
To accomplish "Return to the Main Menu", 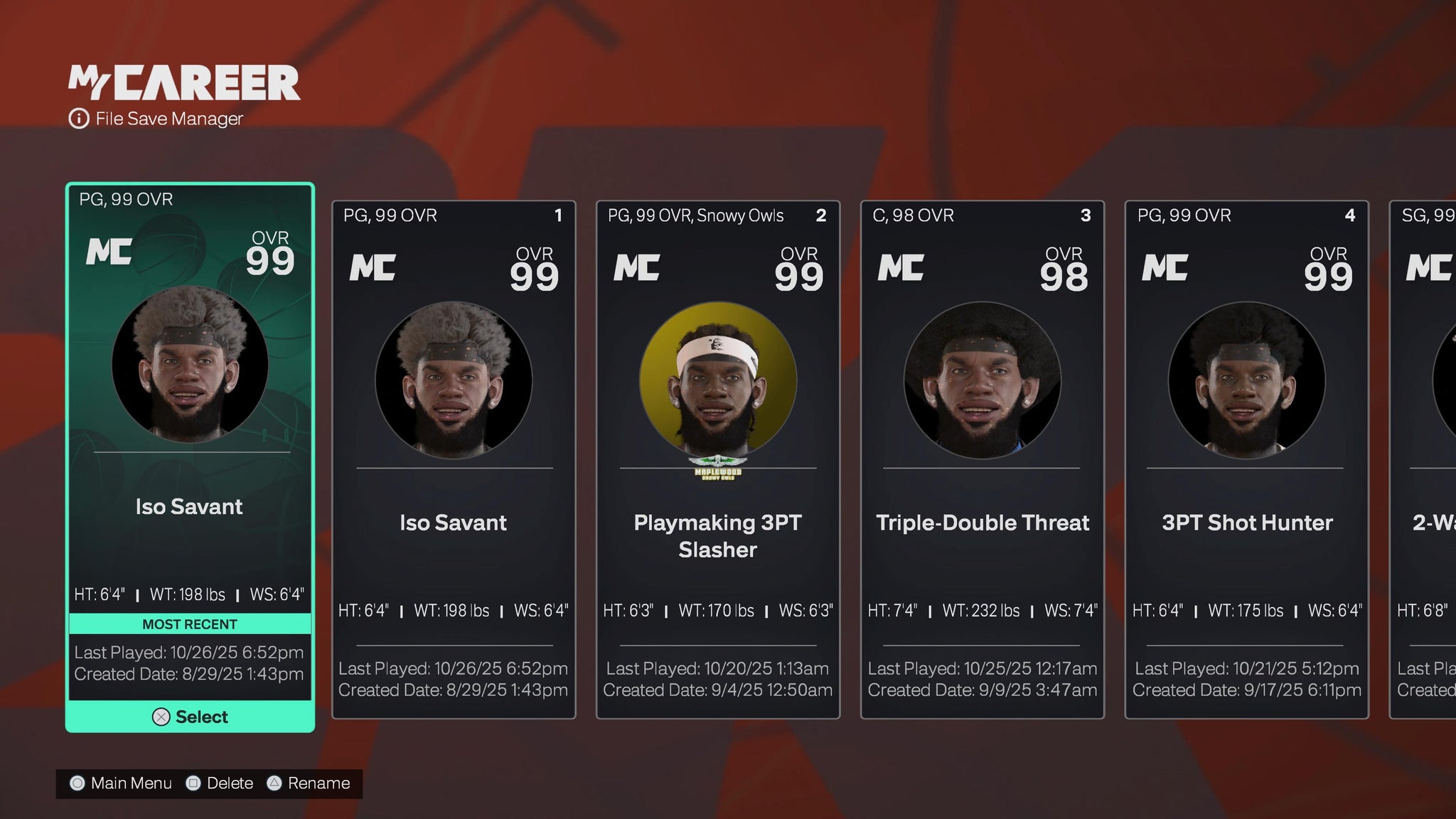I will click(122, 783).
